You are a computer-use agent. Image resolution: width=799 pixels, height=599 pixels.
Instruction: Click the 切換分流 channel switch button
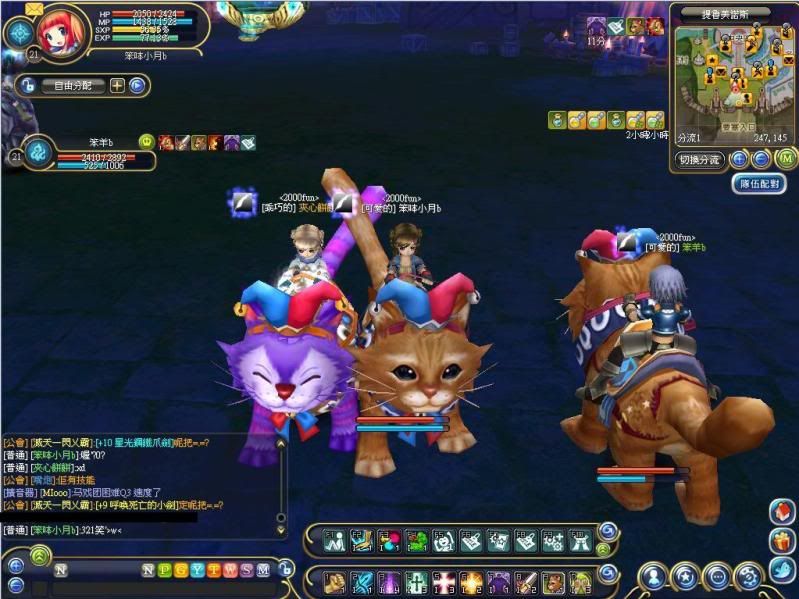(699, 160)
